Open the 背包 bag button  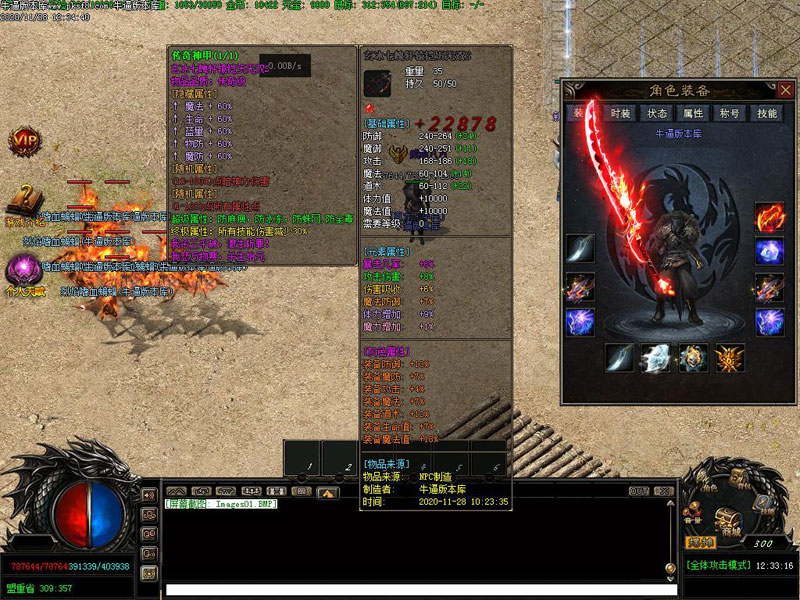741,477
